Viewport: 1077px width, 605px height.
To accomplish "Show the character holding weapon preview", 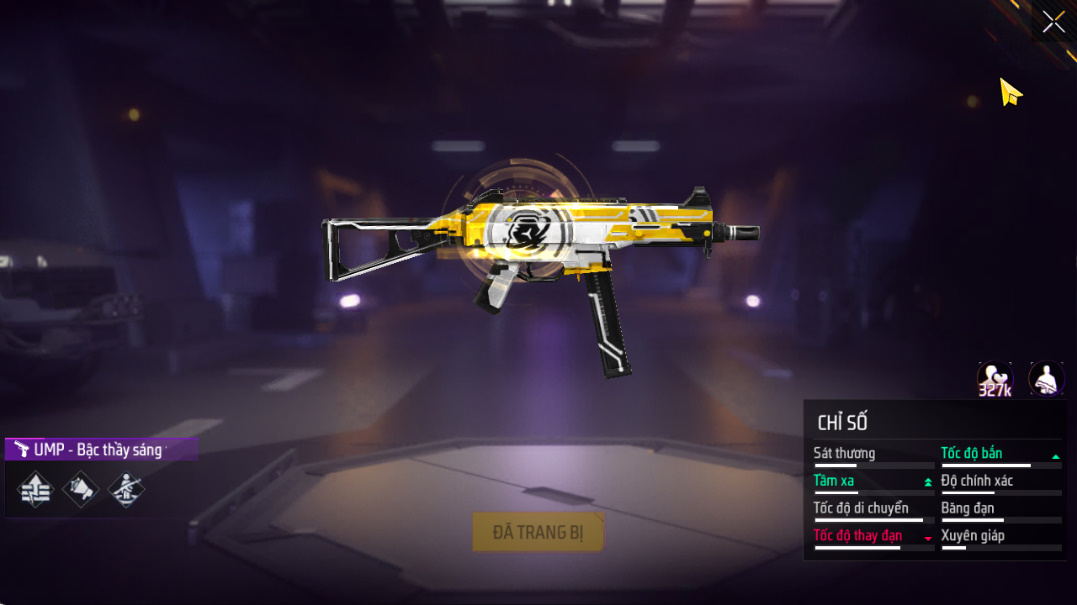I will point(1046,379).
